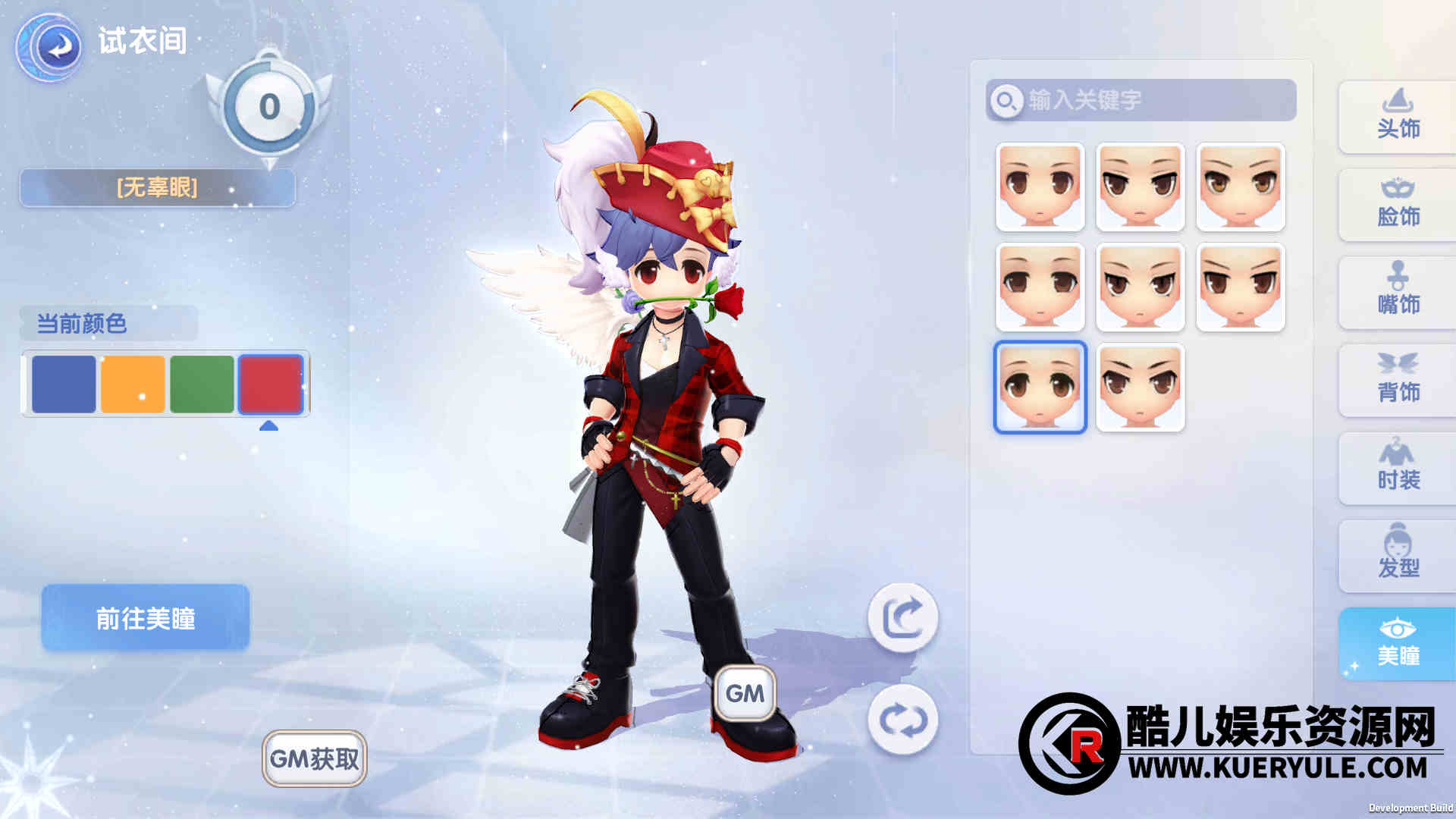
Task: Open the 发型 hairstyle tab
Action: click(x=1398, y=557)
